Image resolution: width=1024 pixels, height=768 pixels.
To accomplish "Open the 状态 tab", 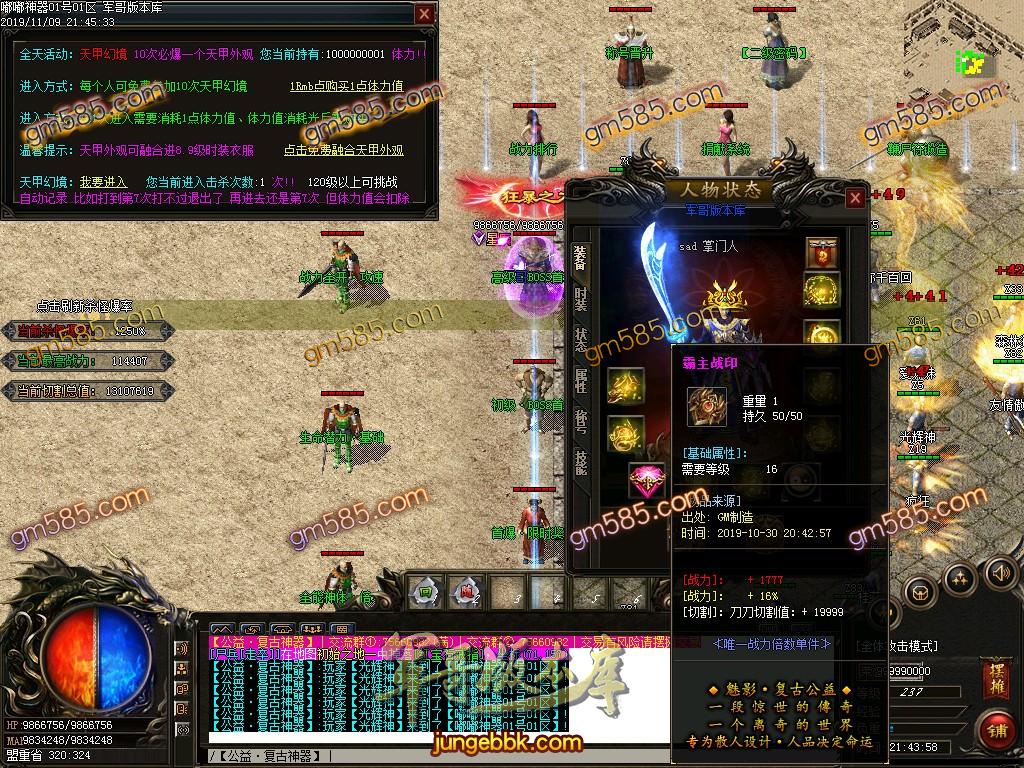I will [x=580, y=340].
